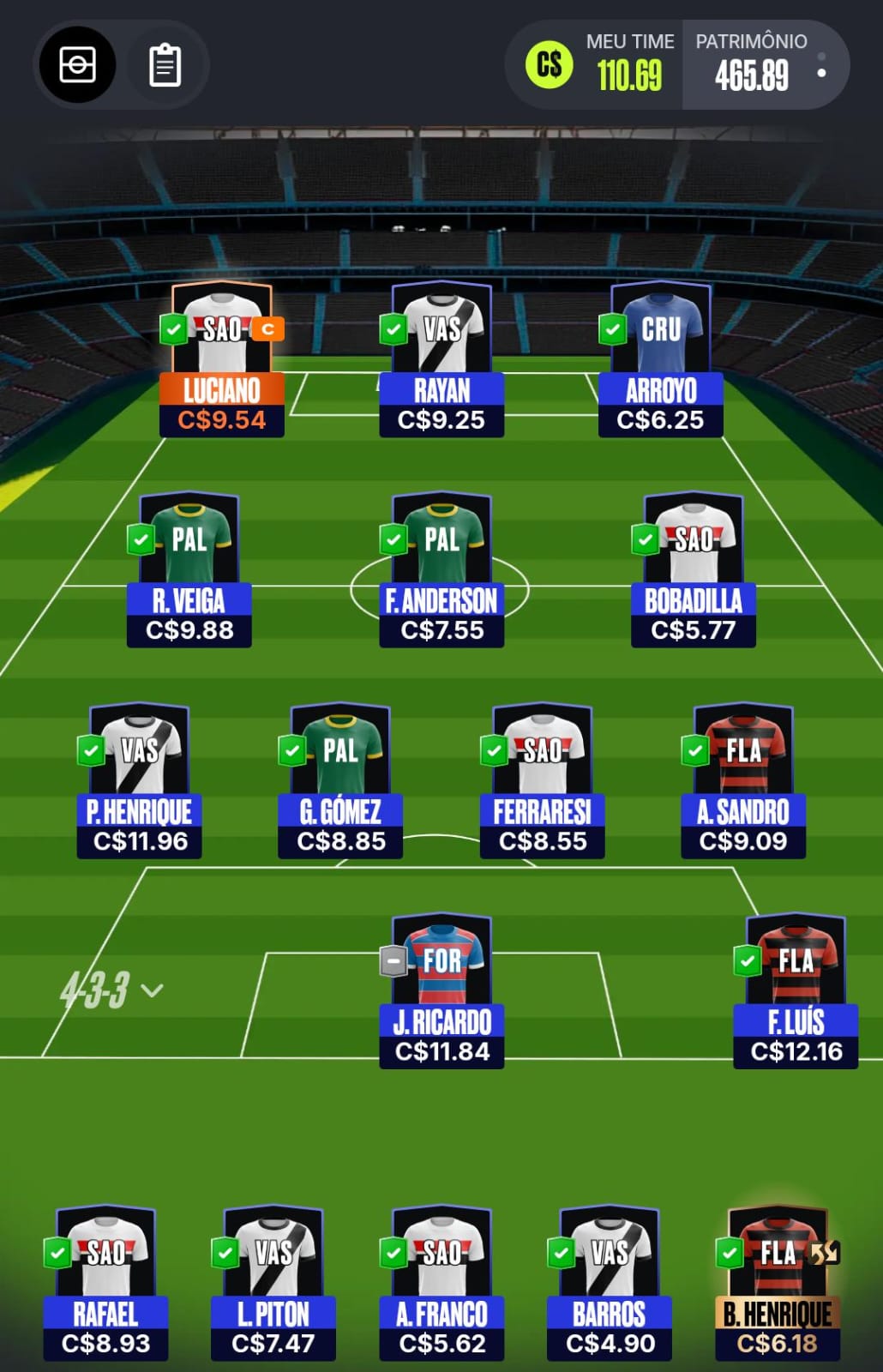Open the clipboard list view
The width and height of the screenshot is (883, 1372).
[x=165, y=65]
